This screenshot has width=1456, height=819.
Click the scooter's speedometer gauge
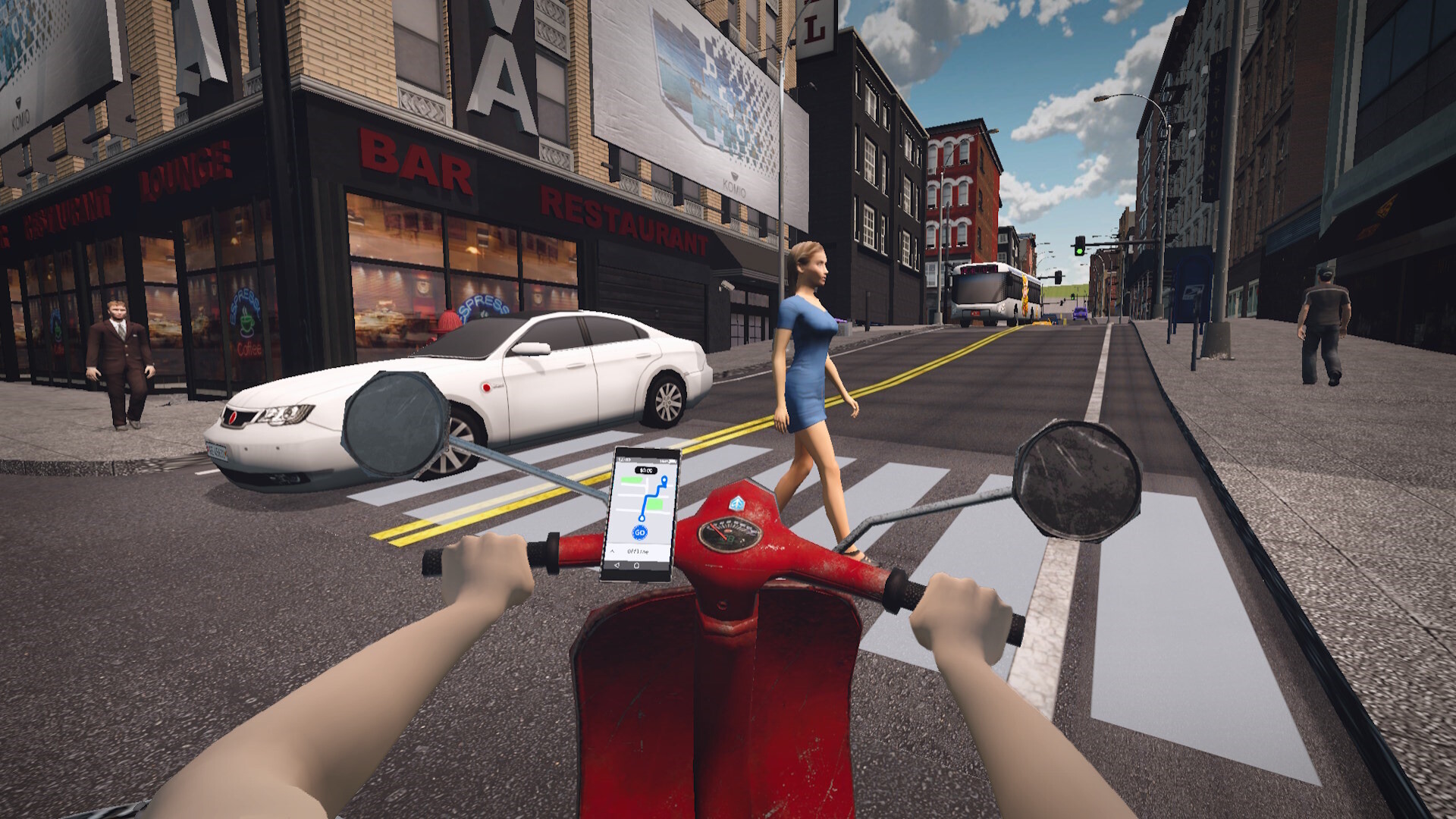[732, 535]
